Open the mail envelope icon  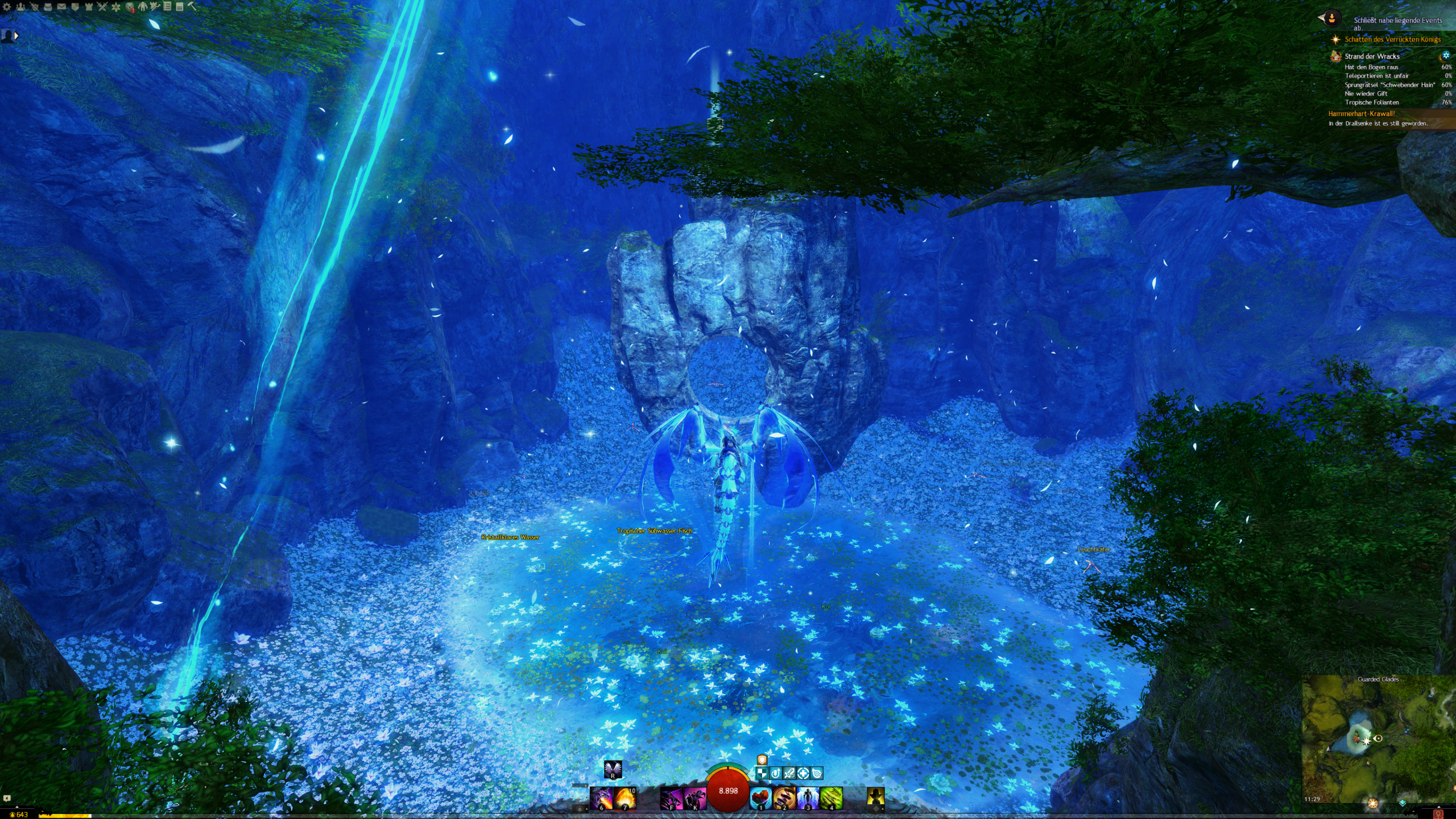(x=61, y=7)
